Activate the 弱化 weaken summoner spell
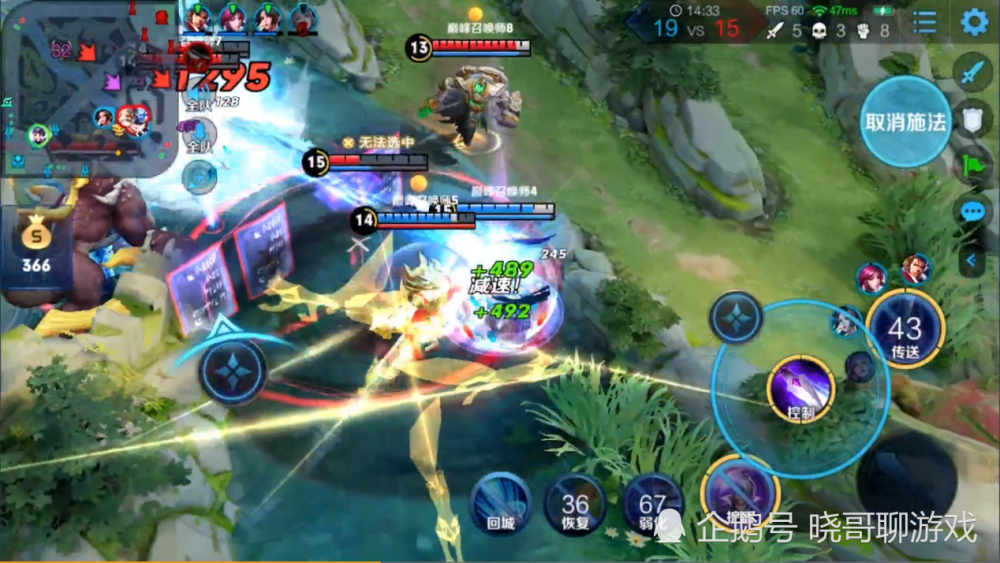Viewport: 1000px width, 563px height. coord(653,503)
